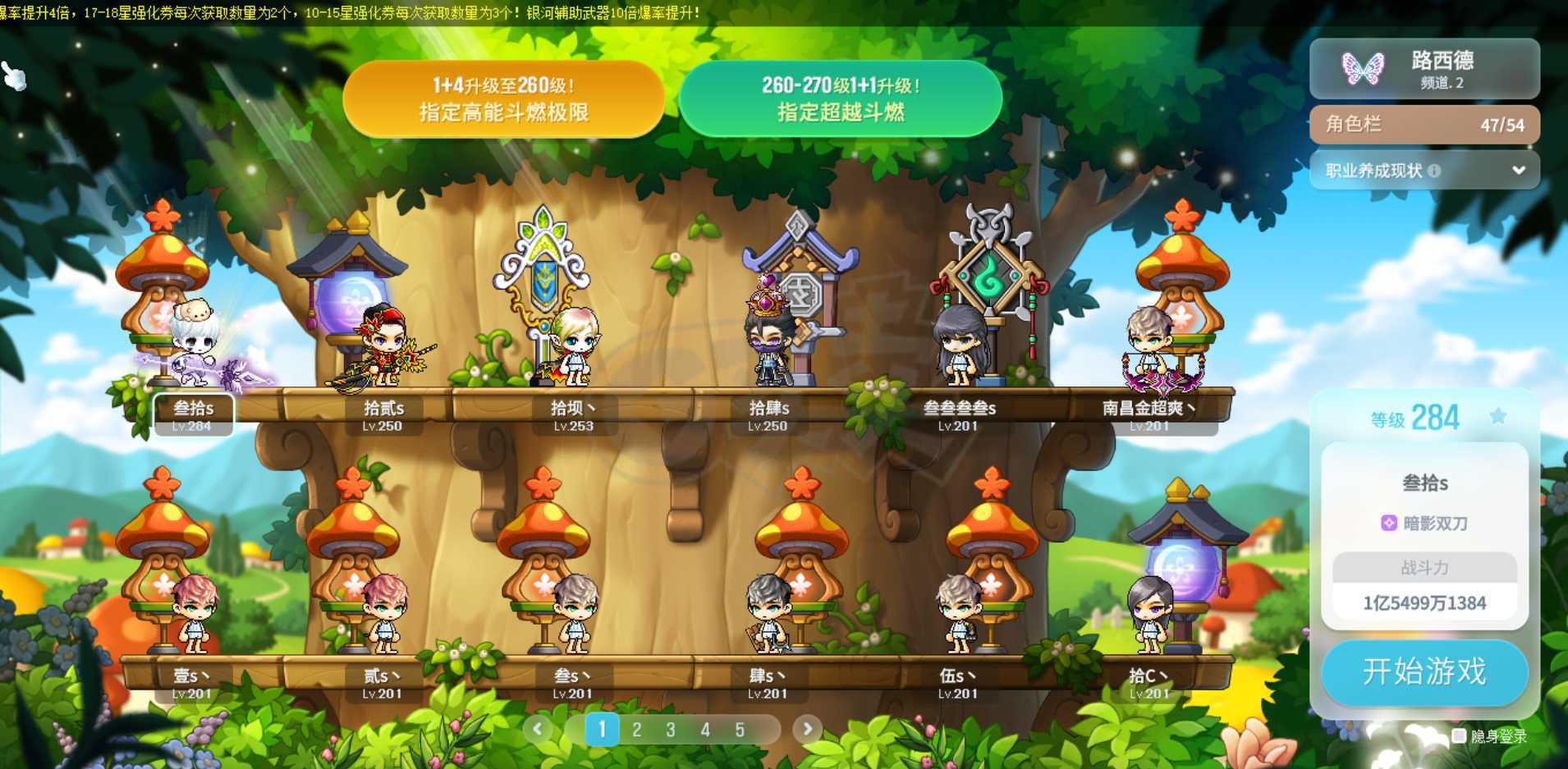Open the 指定超越斗燃 green banner
Screen dimensions: 1568x769
point(841,98)
